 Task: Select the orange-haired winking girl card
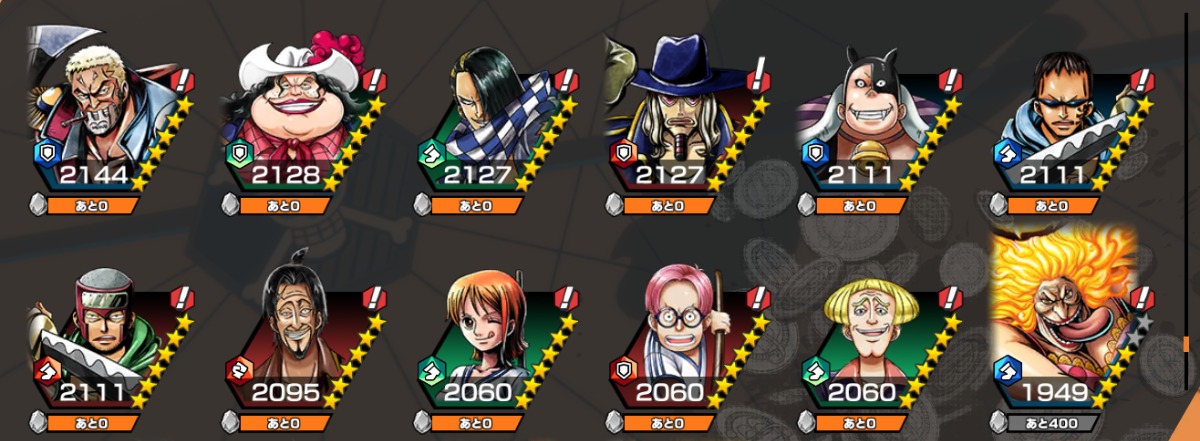492,335
